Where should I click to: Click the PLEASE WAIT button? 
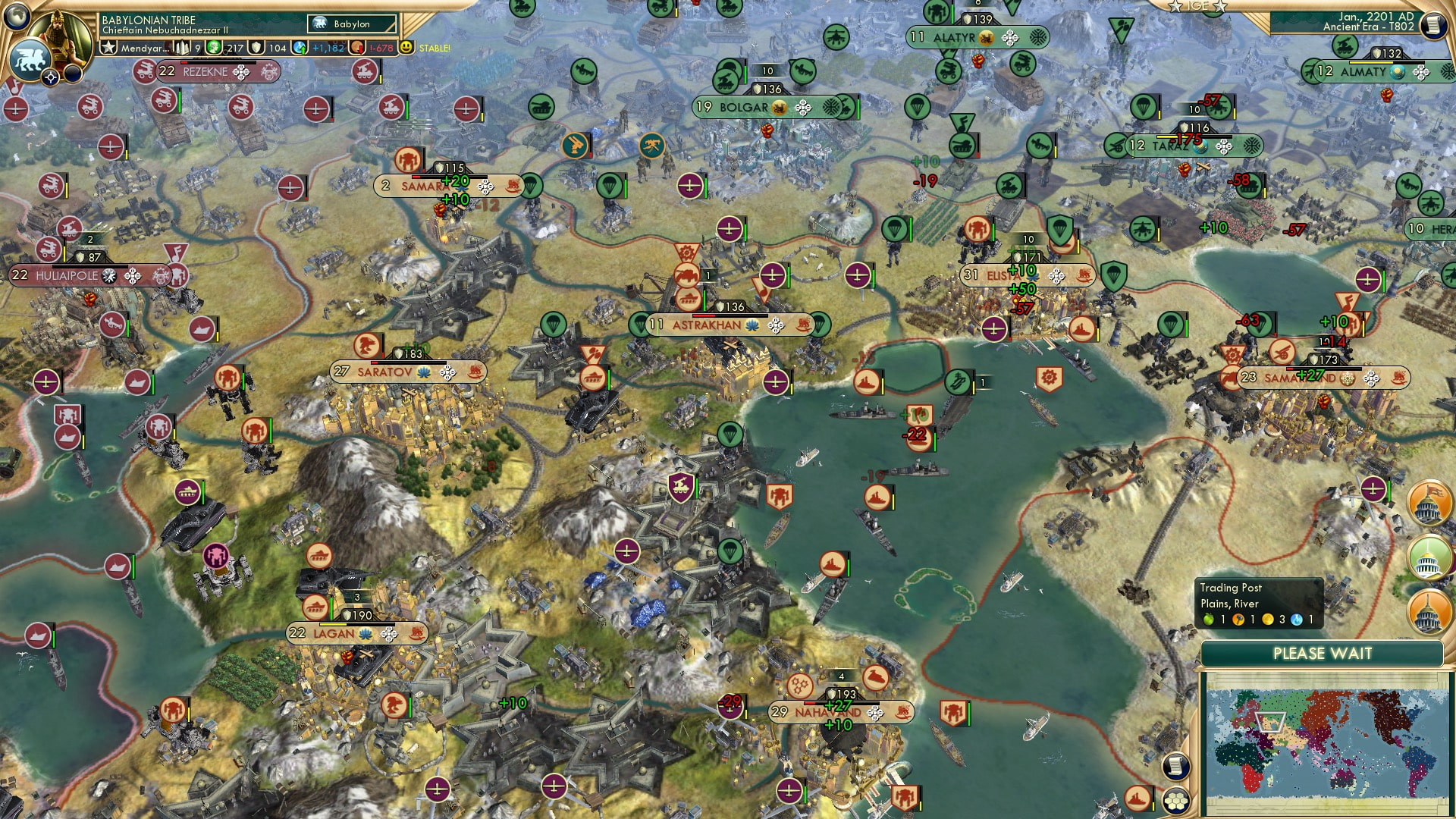click(1324, 652)
